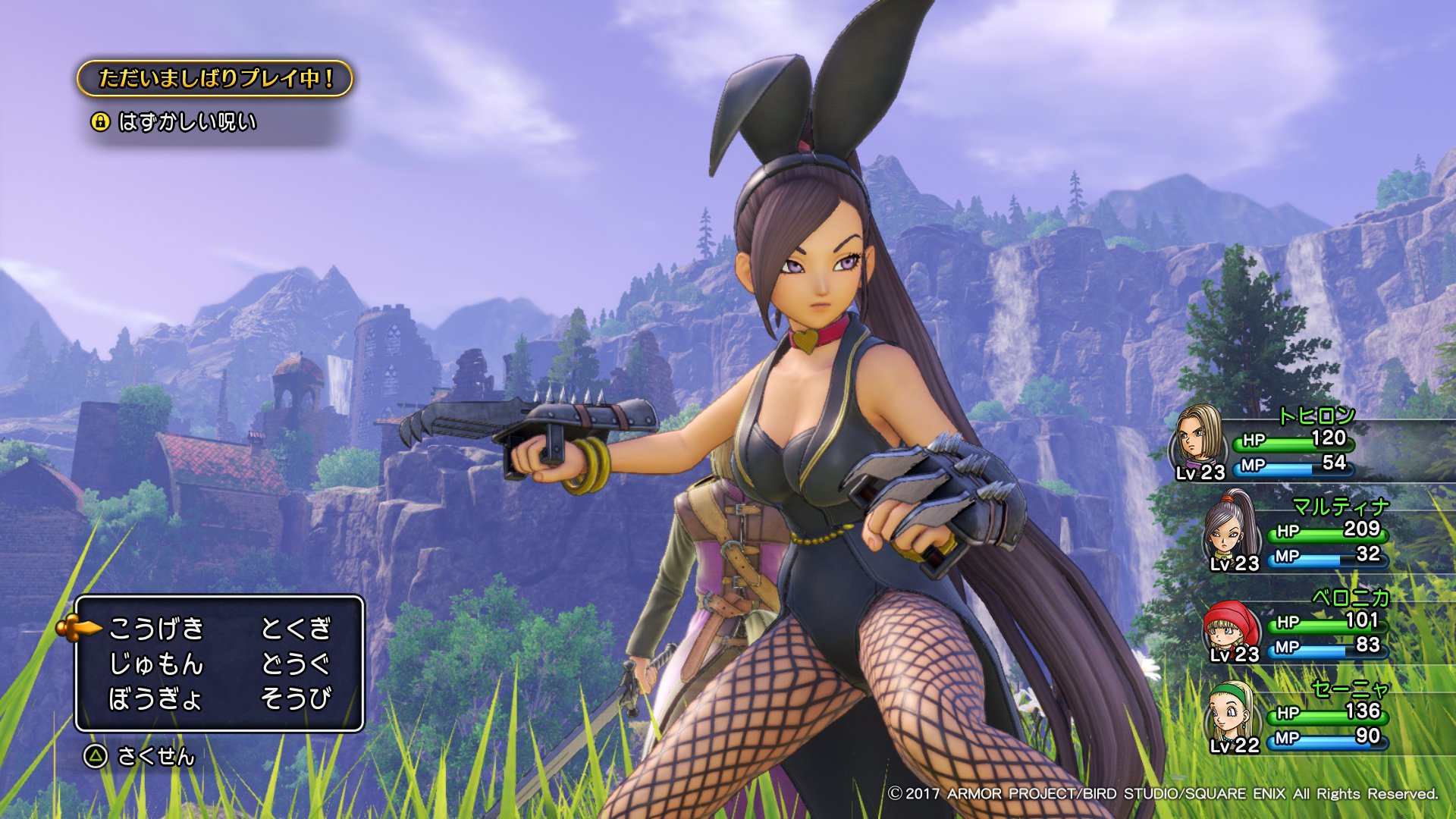Select the こうげき attack command
The width and height of the screenshot is (1456, 819).
pyautogui.click(x=156, y=628)
